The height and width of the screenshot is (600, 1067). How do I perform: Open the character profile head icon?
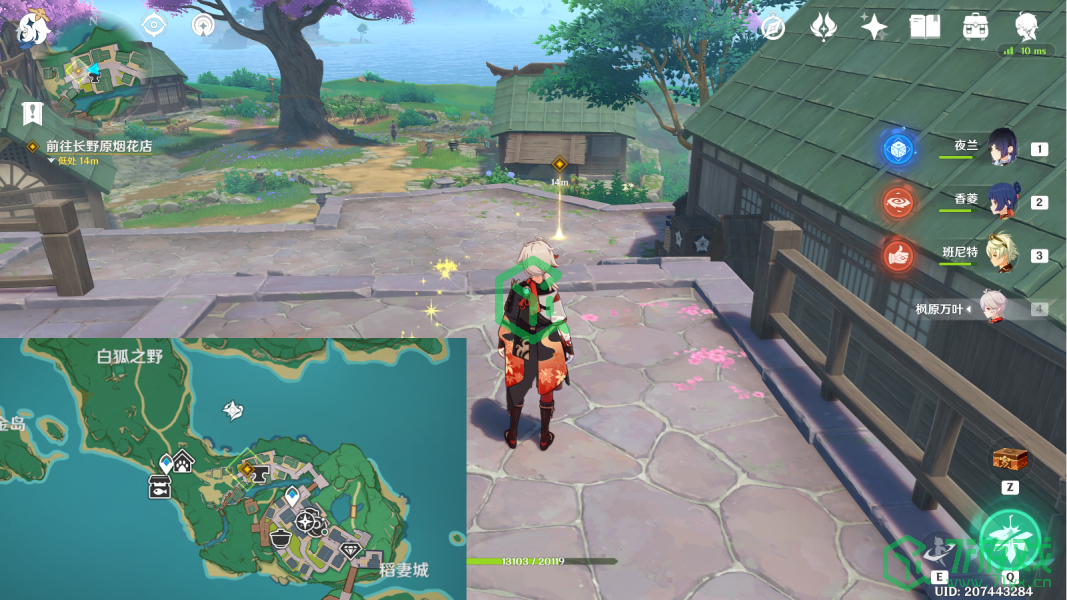(x=1025, y=27)
